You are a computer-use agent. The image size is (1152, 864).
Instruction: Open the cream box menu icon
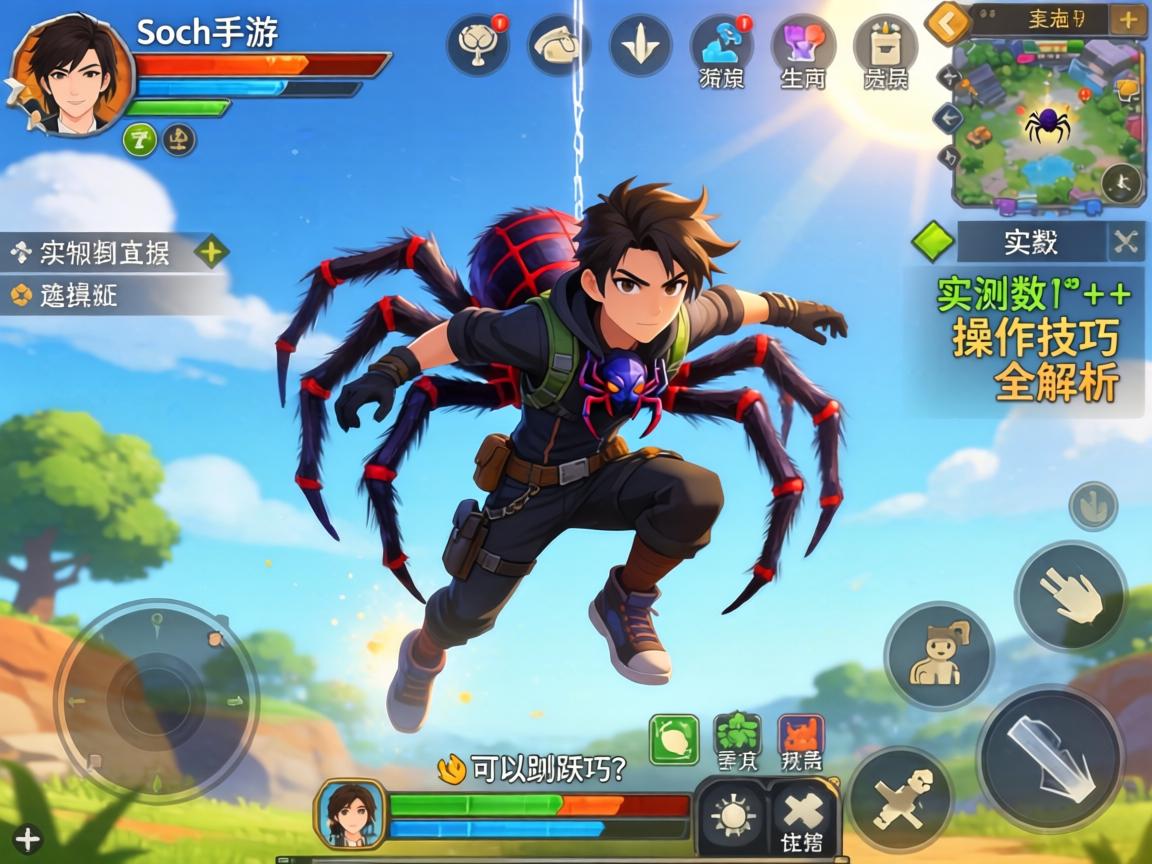tap(884, 45)
